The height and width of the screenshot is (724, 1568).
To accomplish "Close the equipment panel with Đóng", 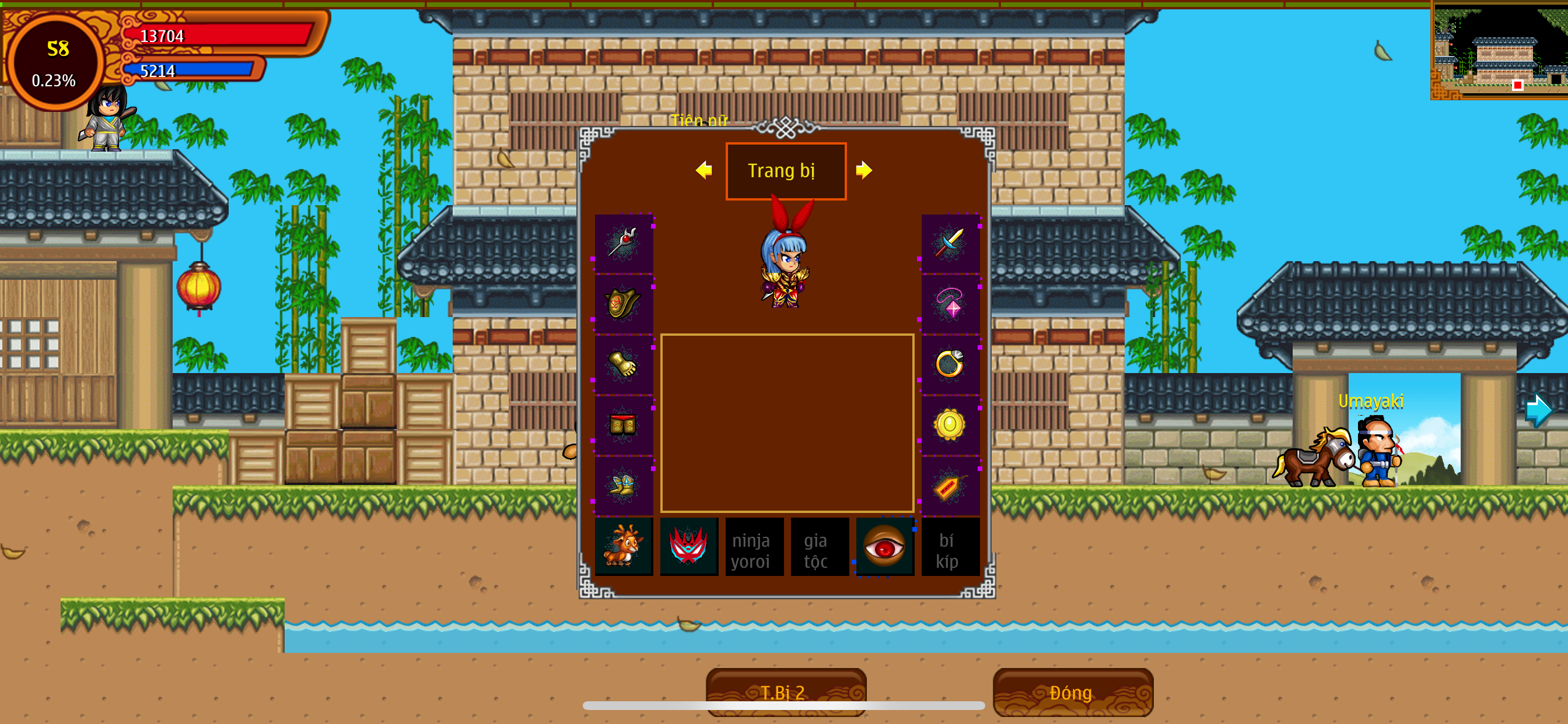I will [1072, 693].
